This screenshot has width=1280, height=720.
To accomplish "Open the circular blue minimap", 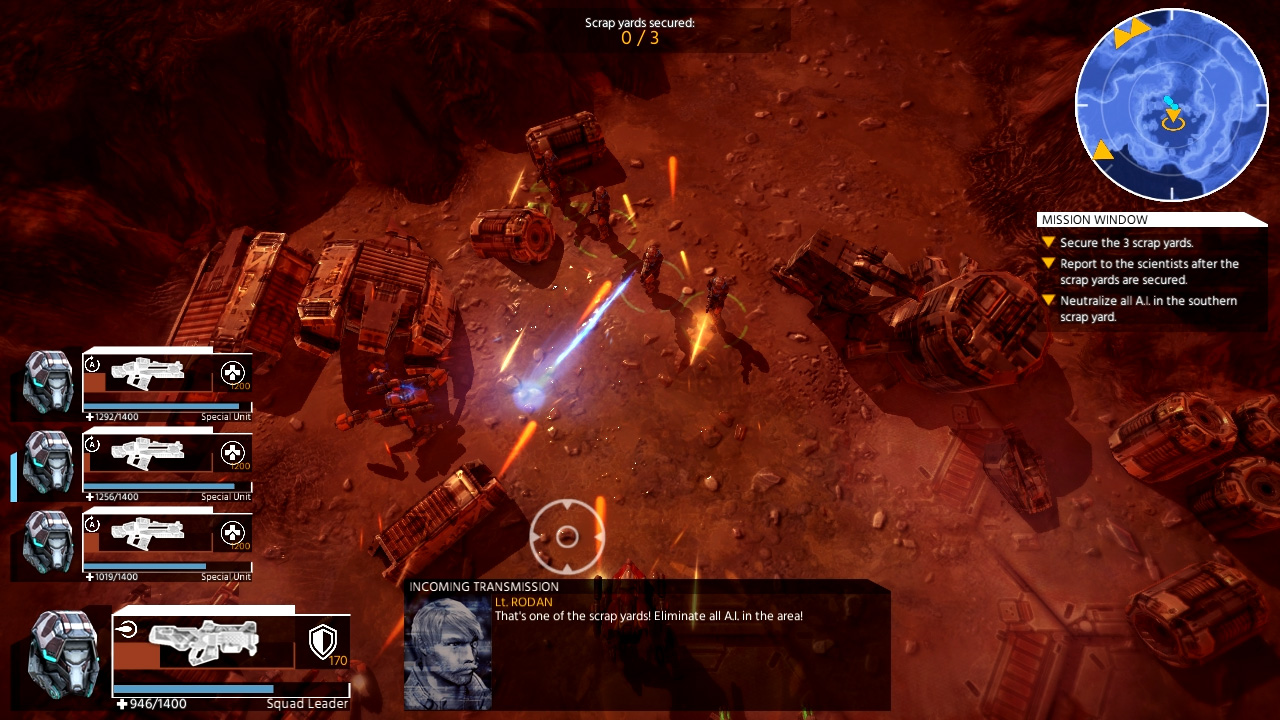I will tap(1171, 105).
